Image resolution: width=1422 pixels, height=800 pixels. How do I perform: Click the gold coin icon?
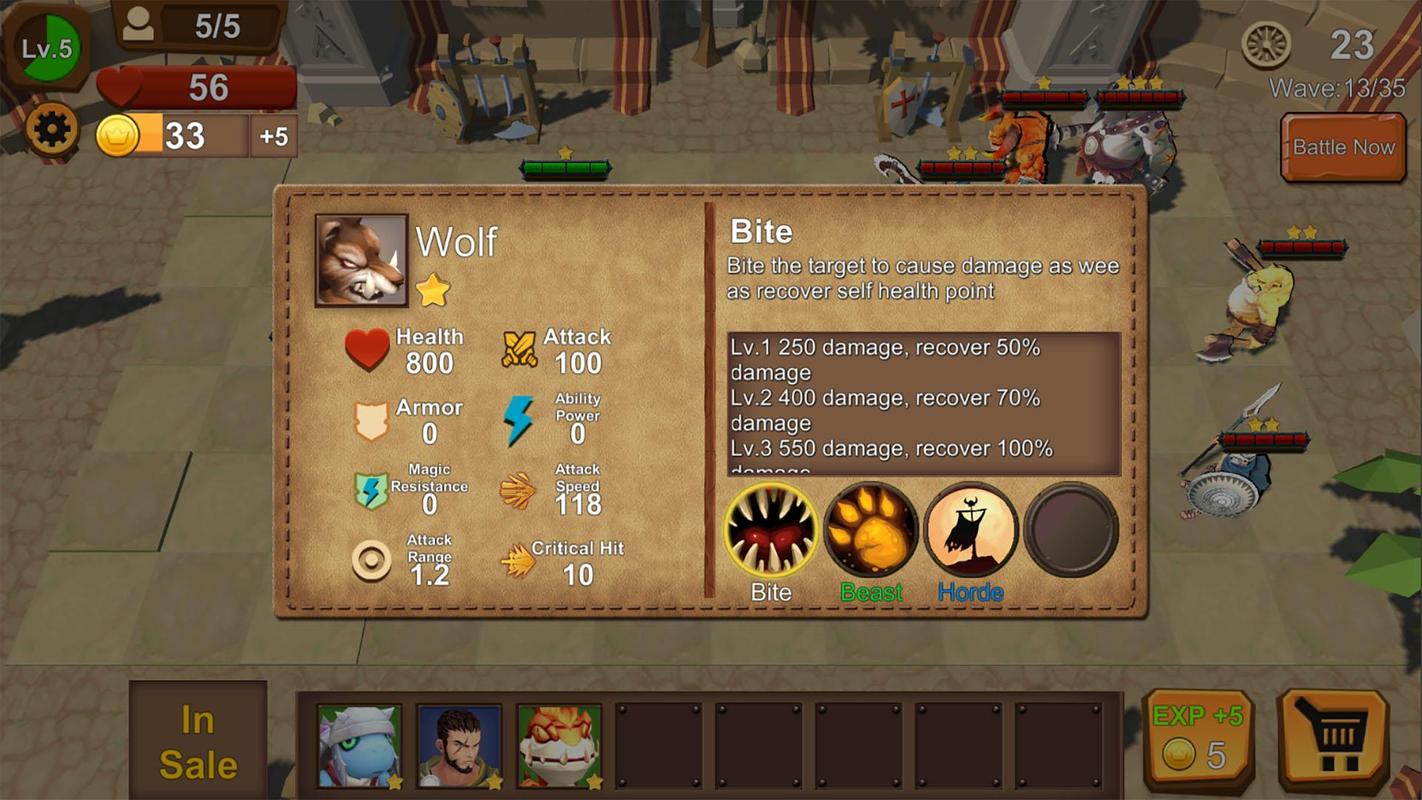pos(117,136)
